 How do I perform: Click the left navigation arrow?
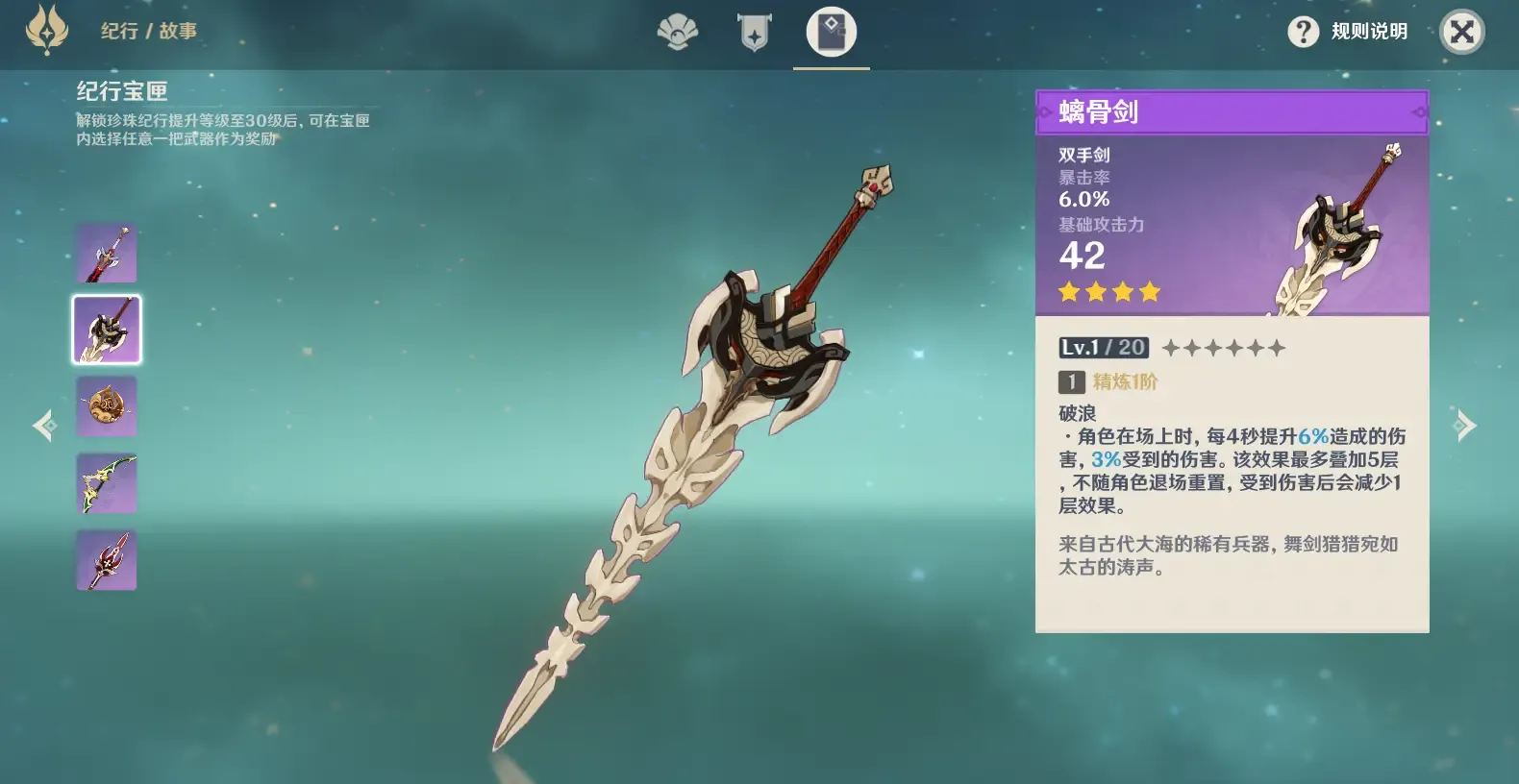click(x=44, y=425)
